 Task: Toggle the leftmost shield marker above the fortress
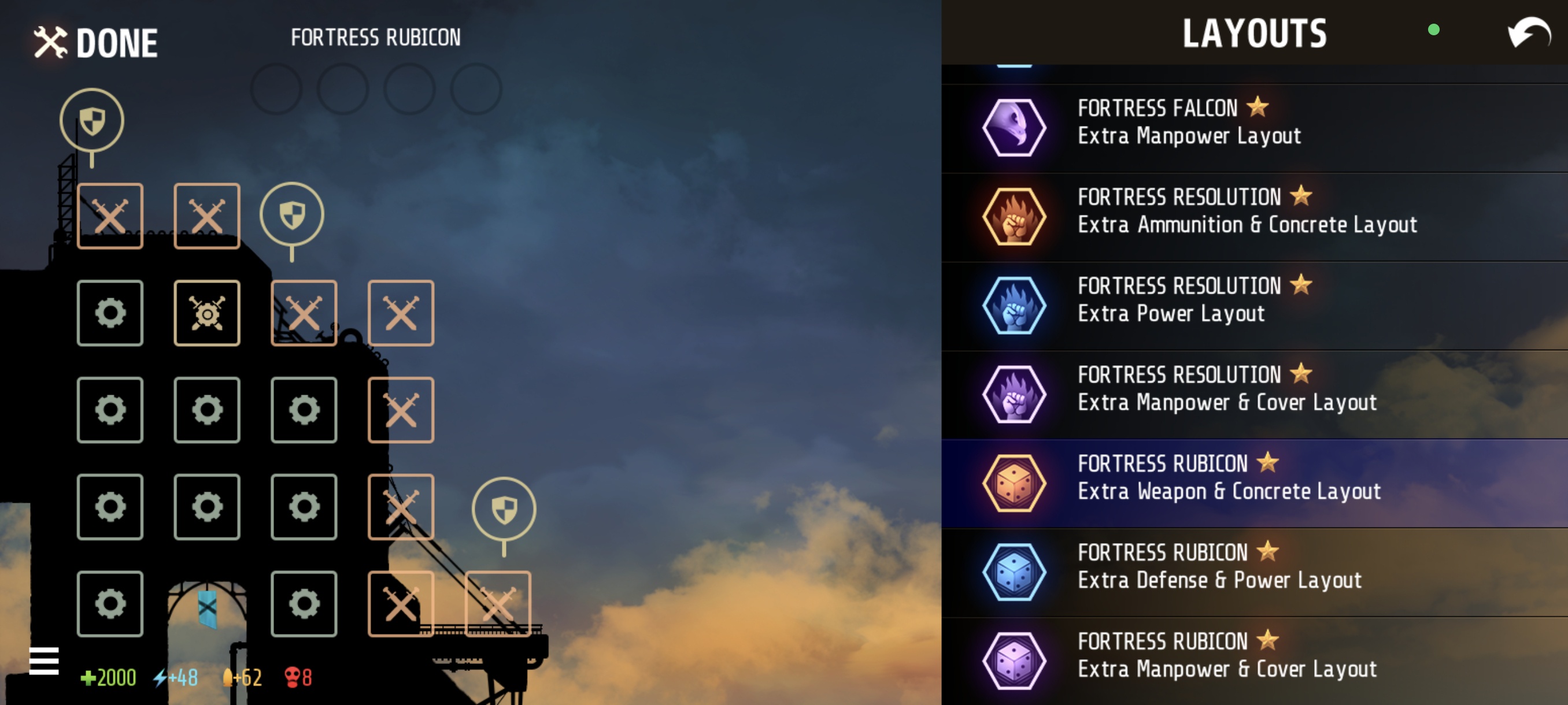coord(91,119)
